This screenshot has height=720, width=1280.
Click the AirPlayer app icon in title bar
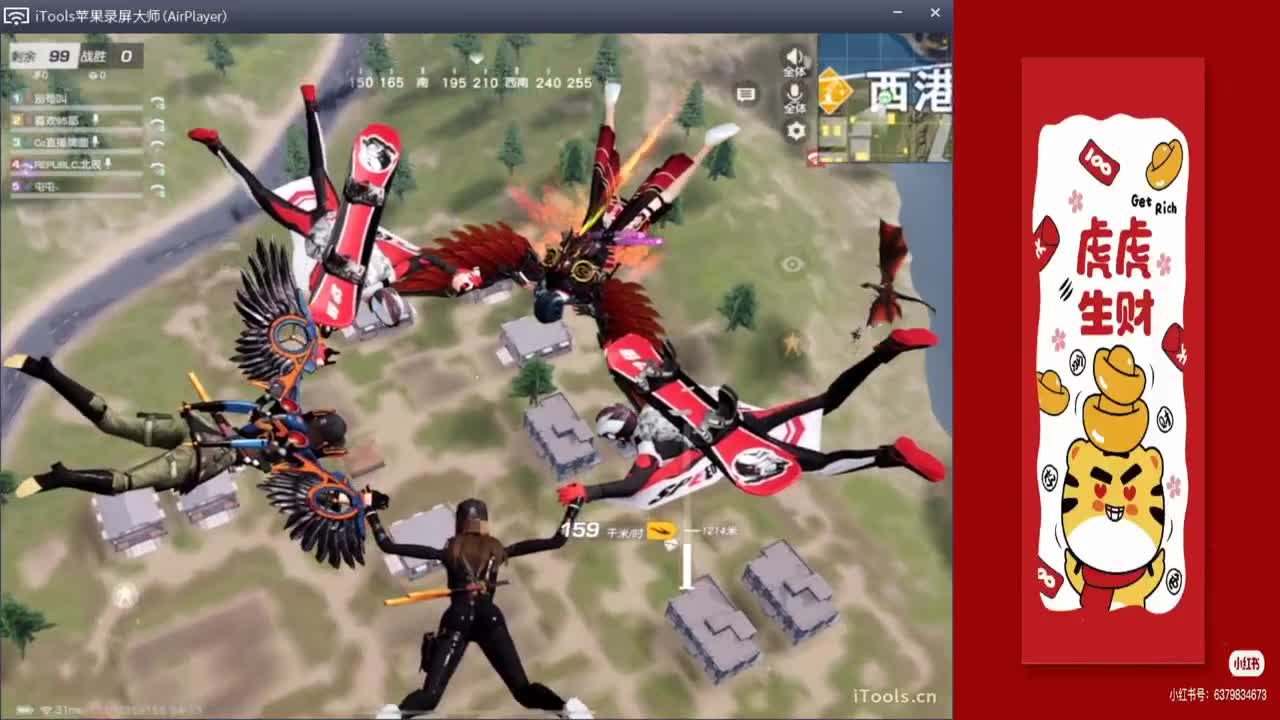[x=13, y=14]
